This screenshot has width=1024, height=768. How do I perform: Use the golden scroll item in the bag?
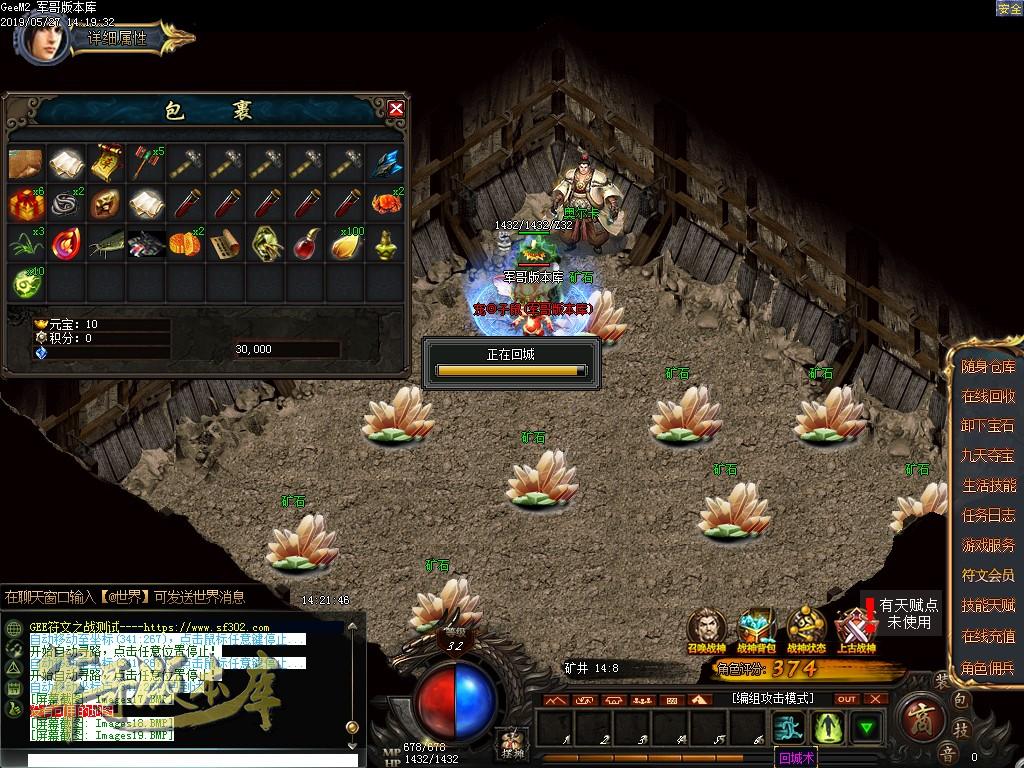[x=106, y=162]
